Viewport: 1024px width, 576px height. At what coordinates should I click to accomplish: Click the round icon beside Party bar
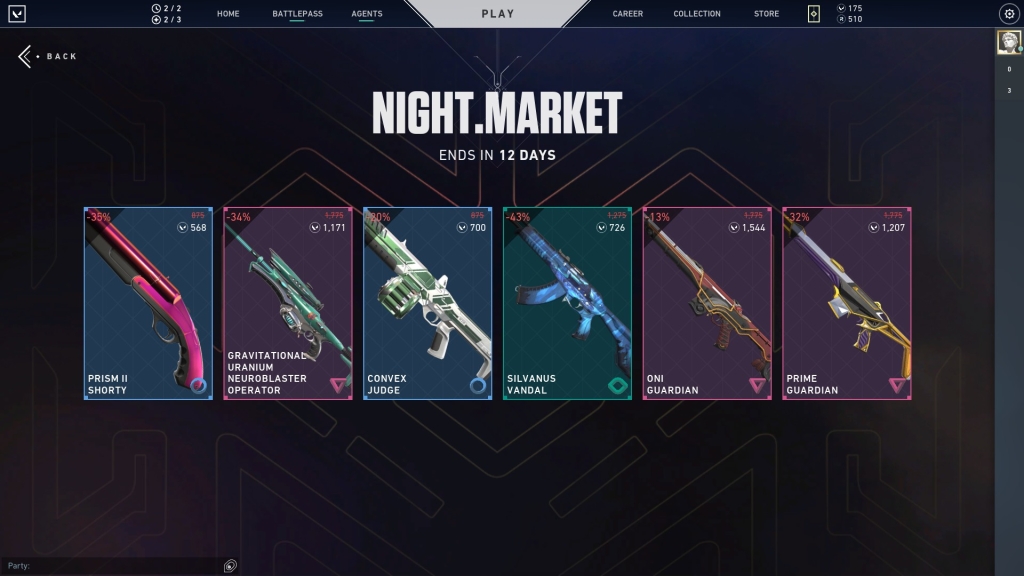230,566
